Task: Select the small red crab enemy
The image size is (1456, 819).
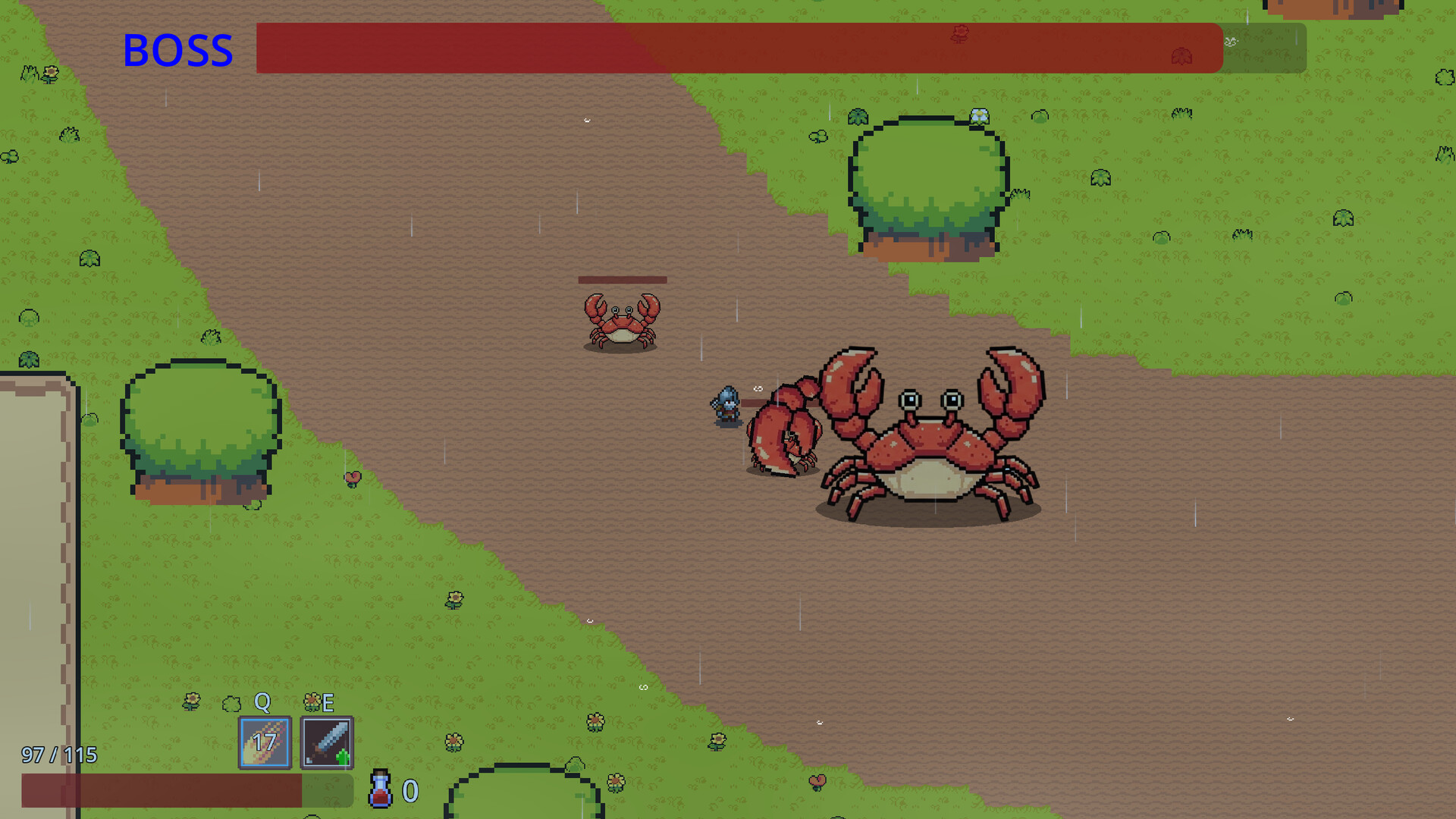Action: tap(620, 322)
